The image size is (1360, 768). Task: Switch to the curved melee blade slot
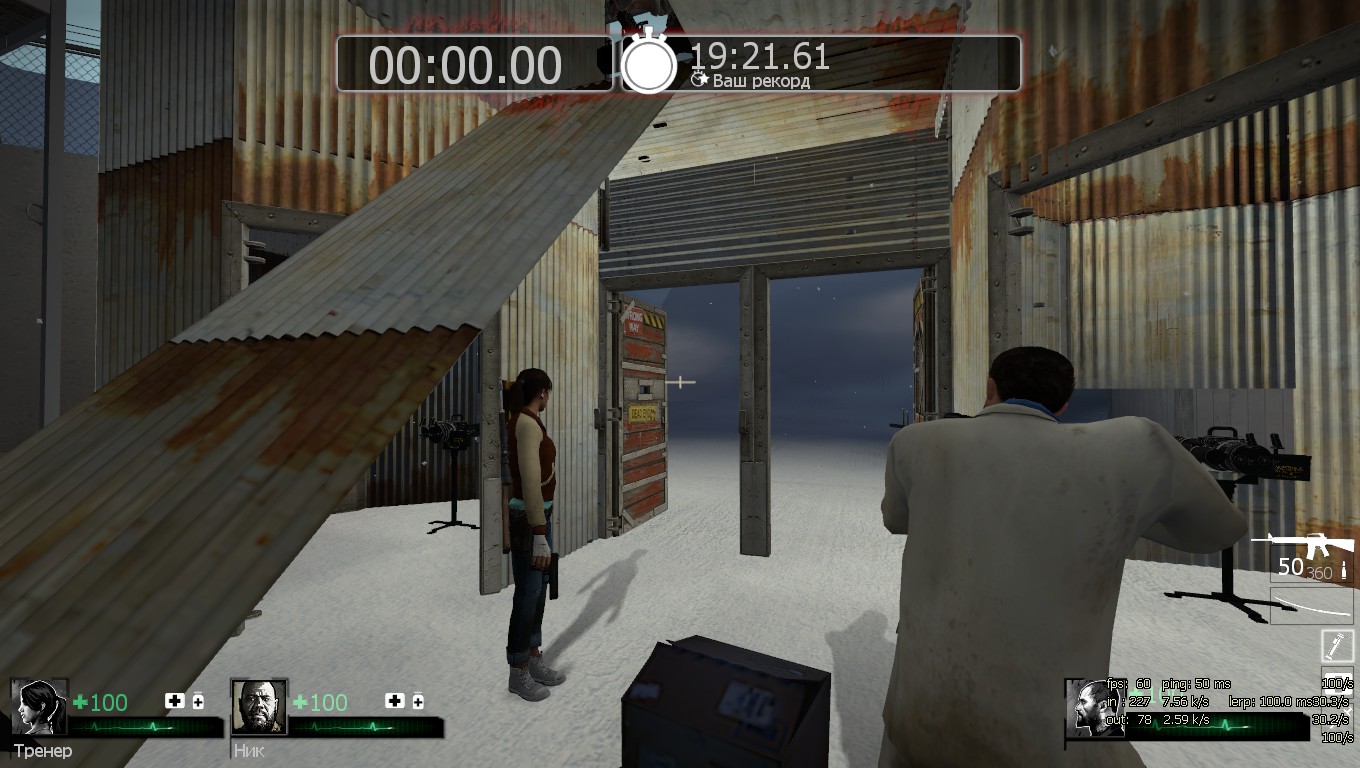[1311, 606]
